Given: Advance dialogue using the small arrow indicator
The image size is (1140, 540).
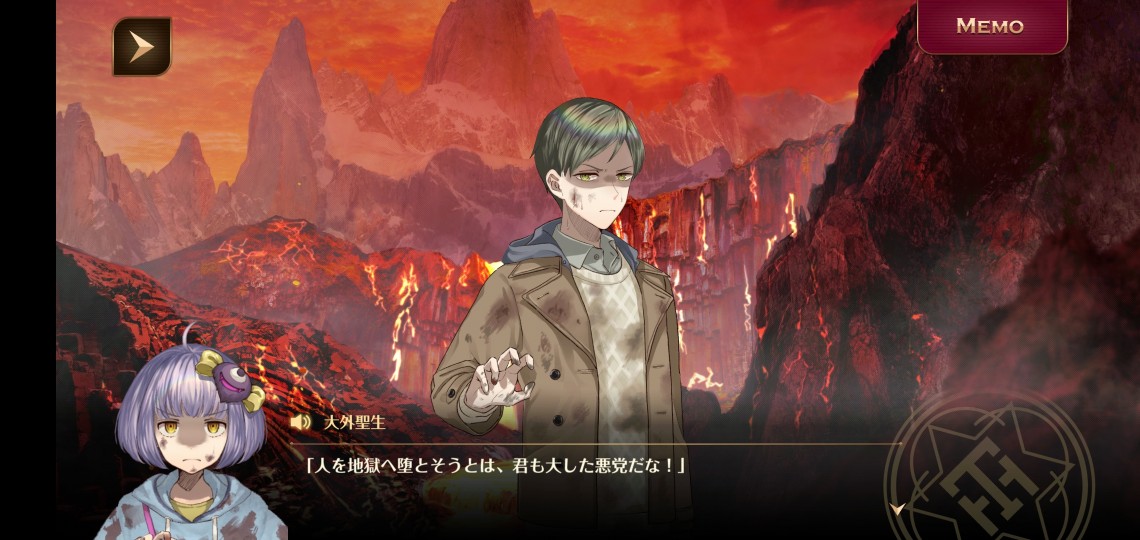Looking at the screenshot, I should (x=897, y=509).
